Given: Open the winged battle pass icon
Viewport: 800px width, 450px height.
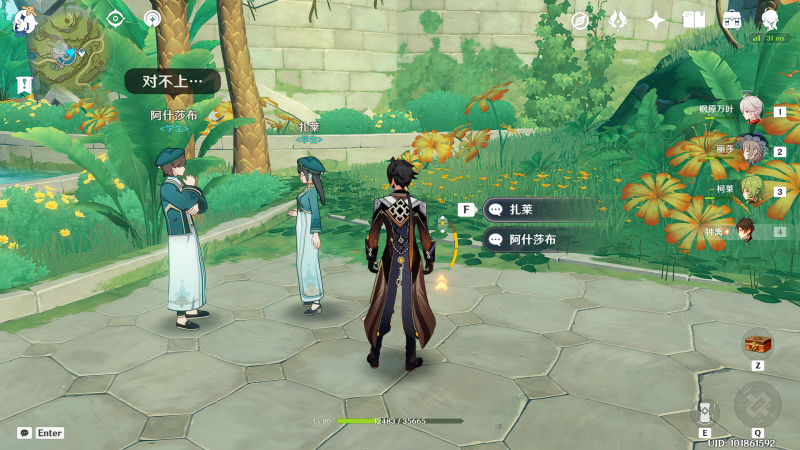Looking at the screenshot, I should point(617,20).
